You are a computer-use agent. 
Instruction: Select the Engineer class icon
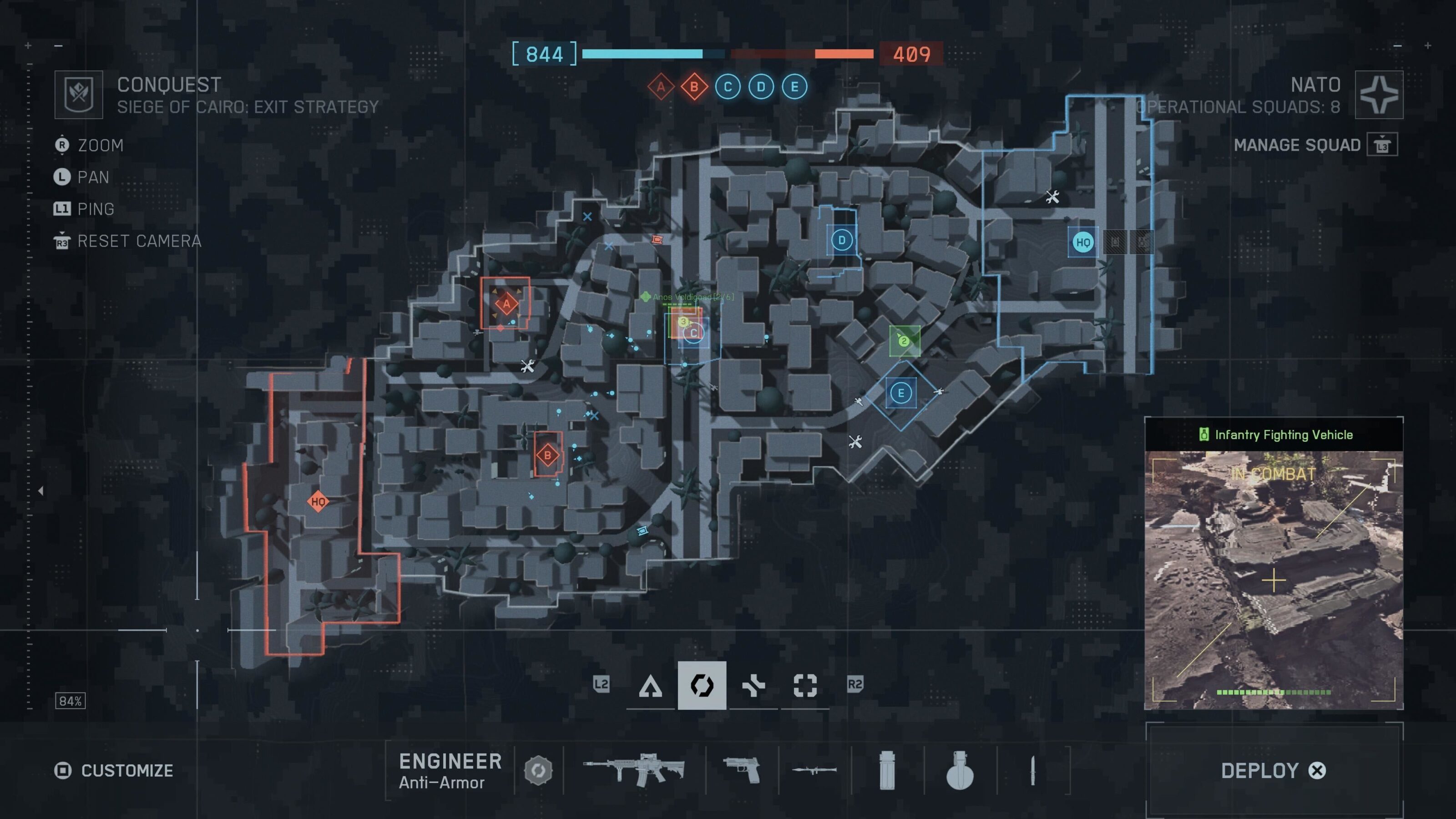(702, 686)
